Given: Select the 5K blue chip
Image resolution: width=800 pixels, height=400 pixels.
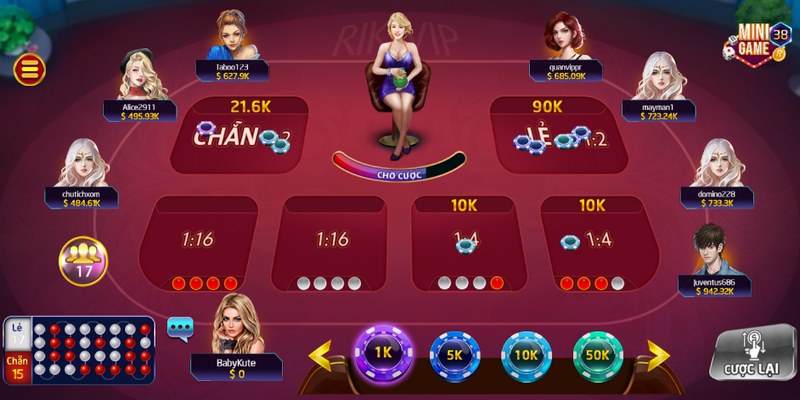Looking at the screenshot, I should pyautogui.click(x=455, y=355).
